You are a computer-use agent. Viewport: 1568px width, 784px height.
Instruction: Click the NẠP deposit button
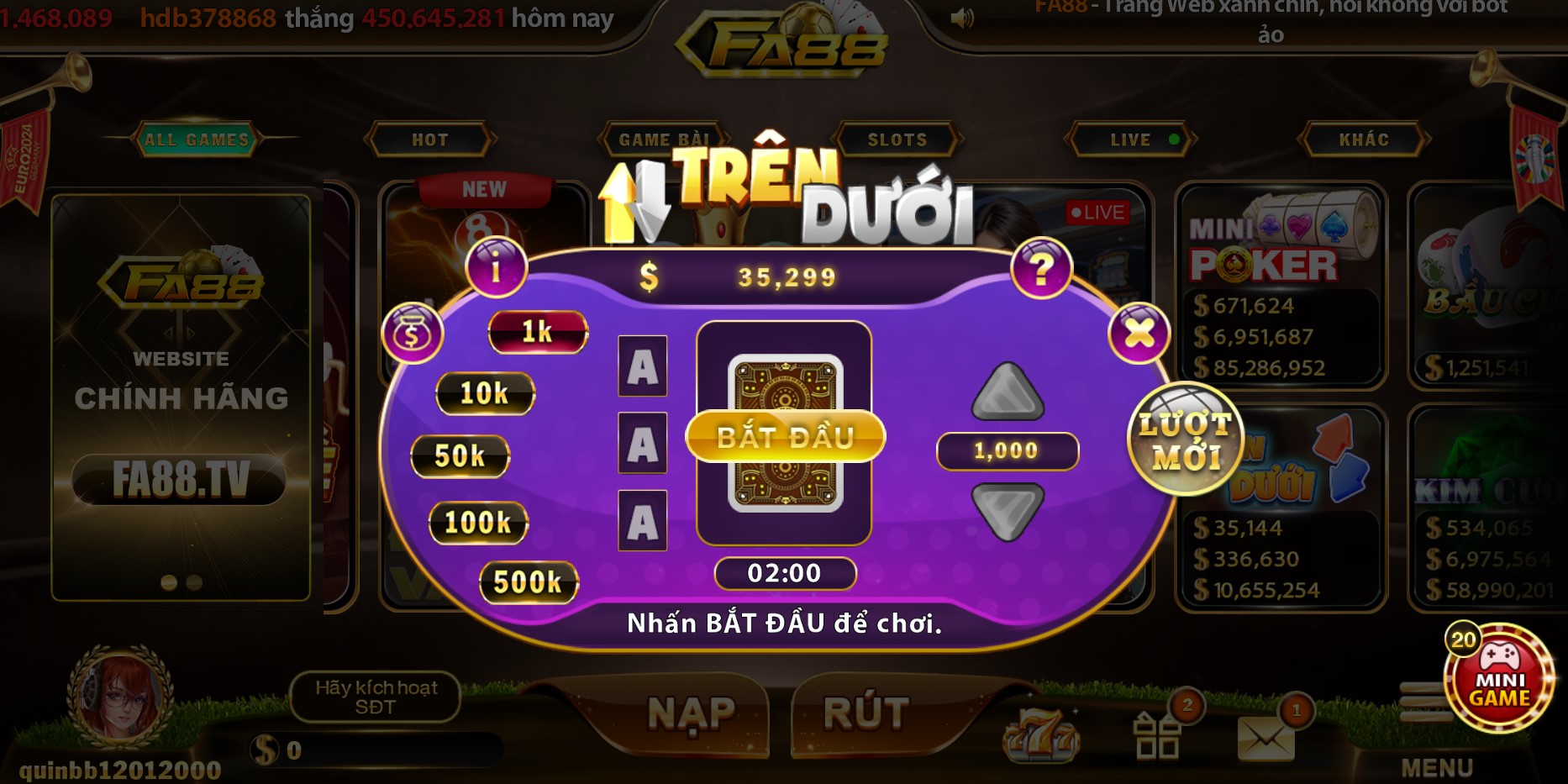pos(692,713)
